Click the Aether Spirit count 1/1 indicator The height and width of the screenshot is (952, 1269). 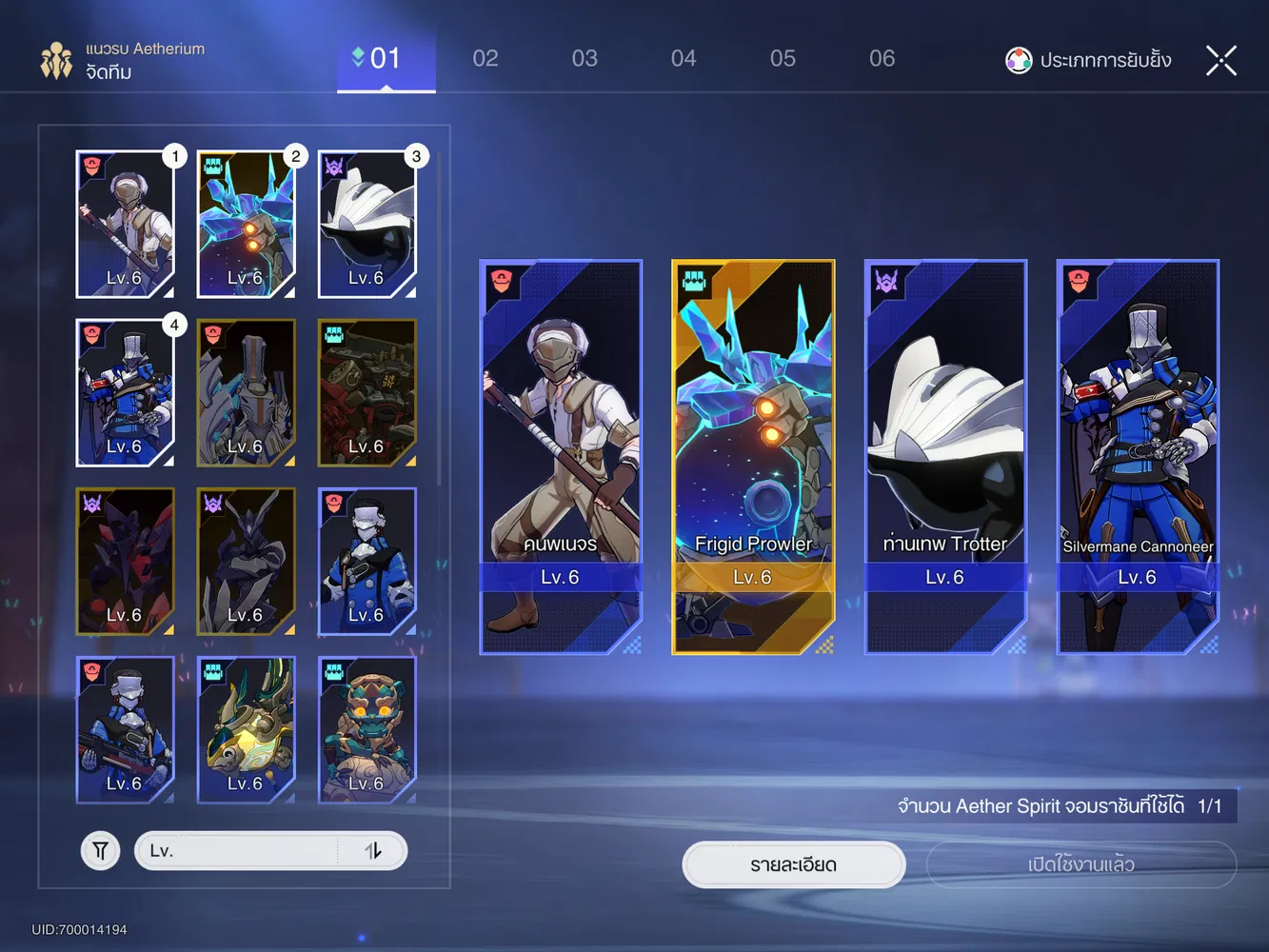1207,805
